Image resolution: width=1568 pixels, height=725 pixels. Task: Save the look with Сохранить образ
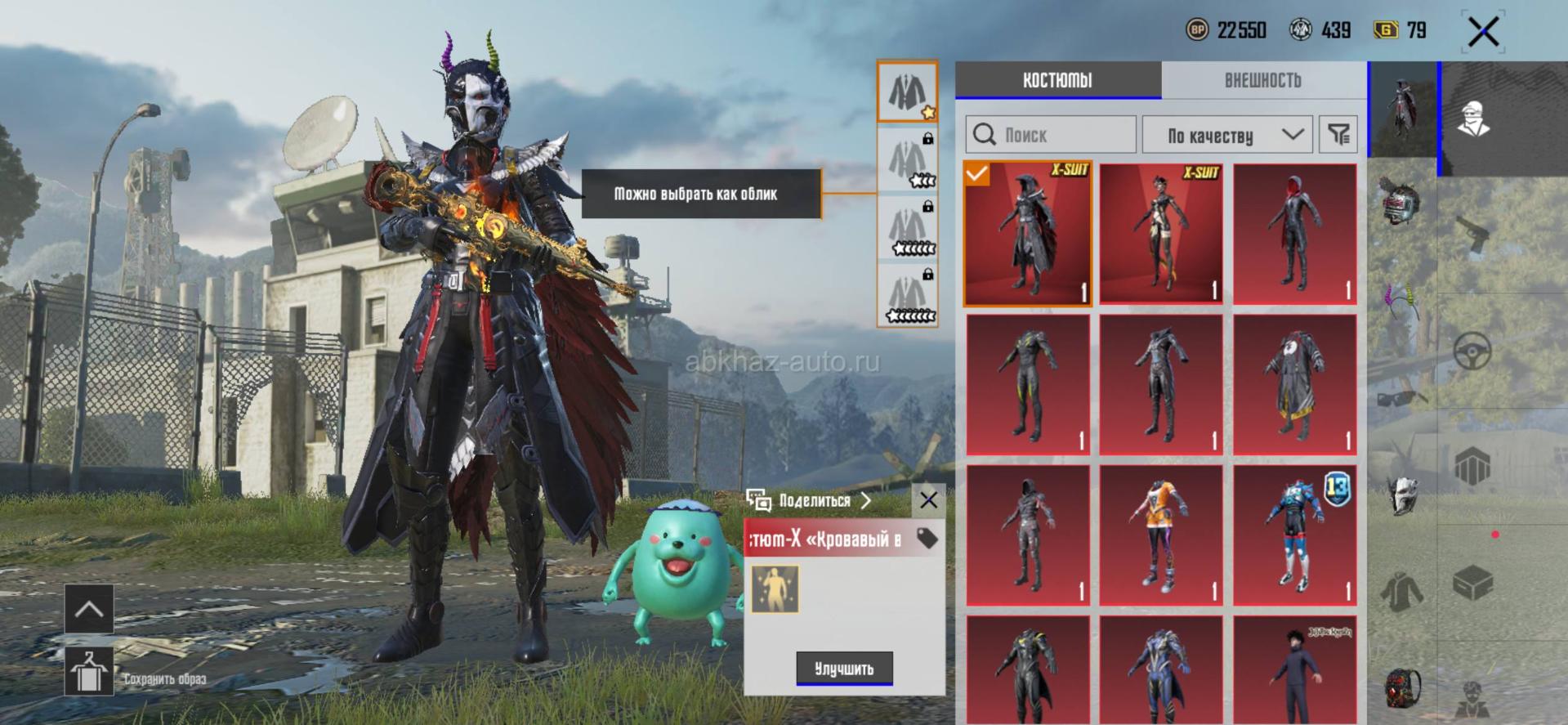89,672
